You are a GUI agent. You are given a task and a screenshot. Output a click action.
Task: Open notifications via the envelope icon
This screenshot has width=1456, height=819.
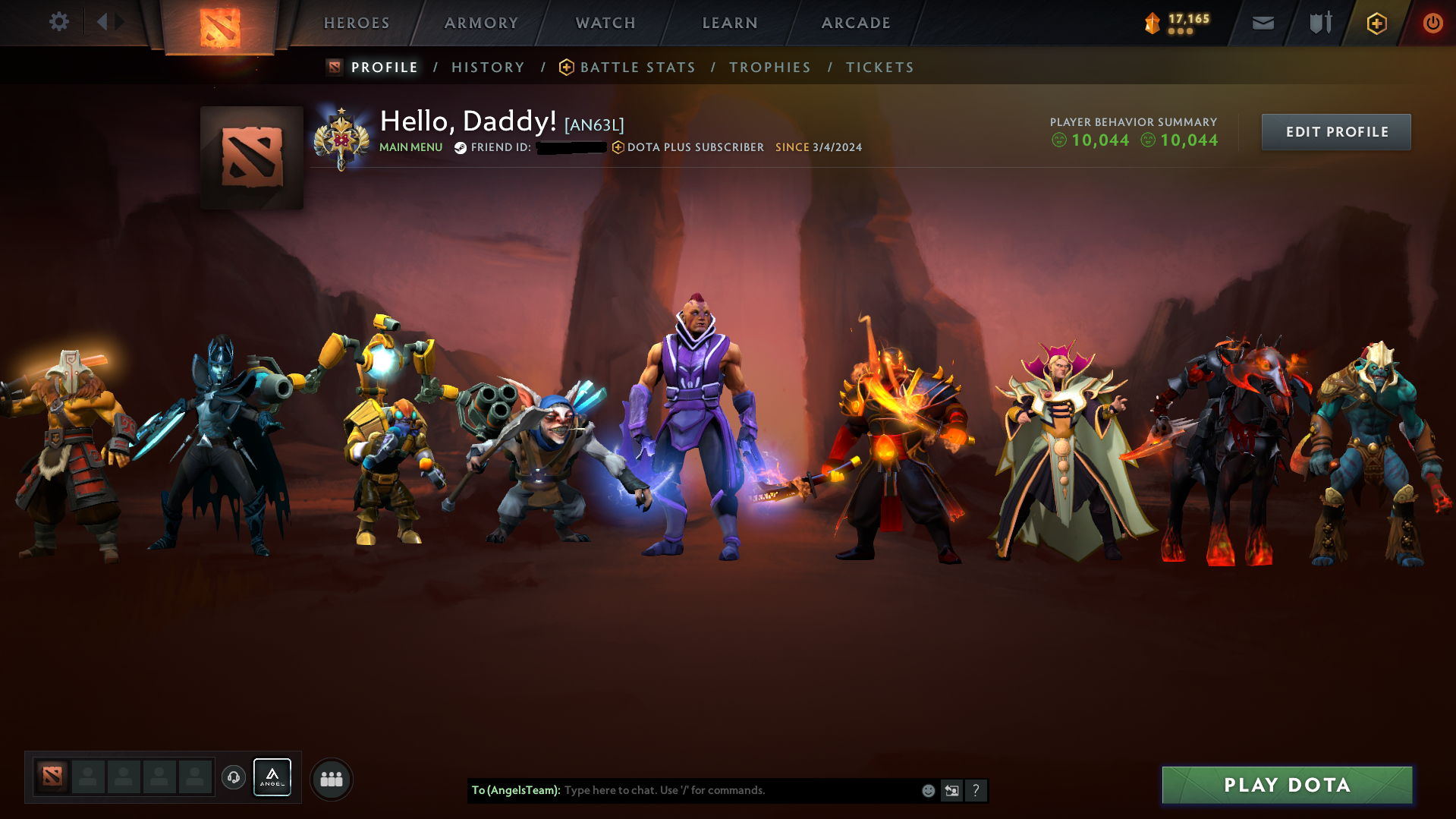pos(1262,23)
